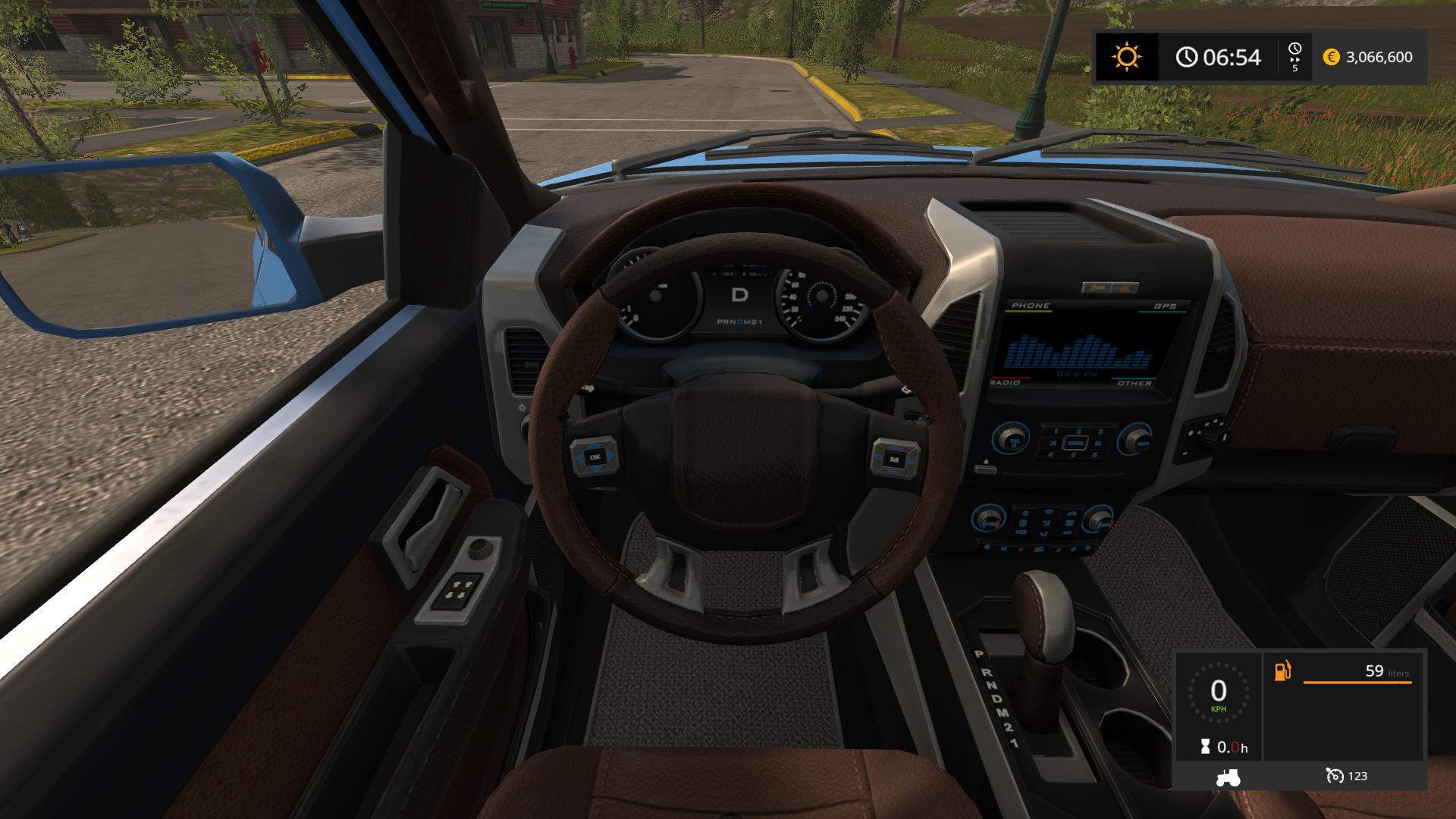The height and width of the screenshot is (819, 1456).
Task: Select the time-scale fast-forward icon
Action: coord(1294,58)
